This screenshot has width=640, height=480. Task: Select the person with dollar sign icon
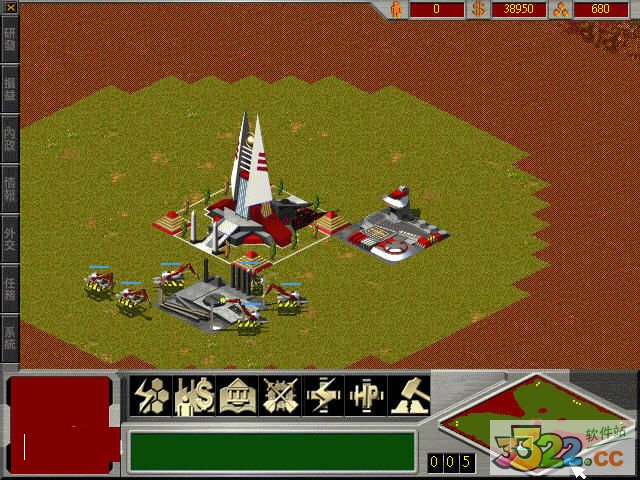193,394
